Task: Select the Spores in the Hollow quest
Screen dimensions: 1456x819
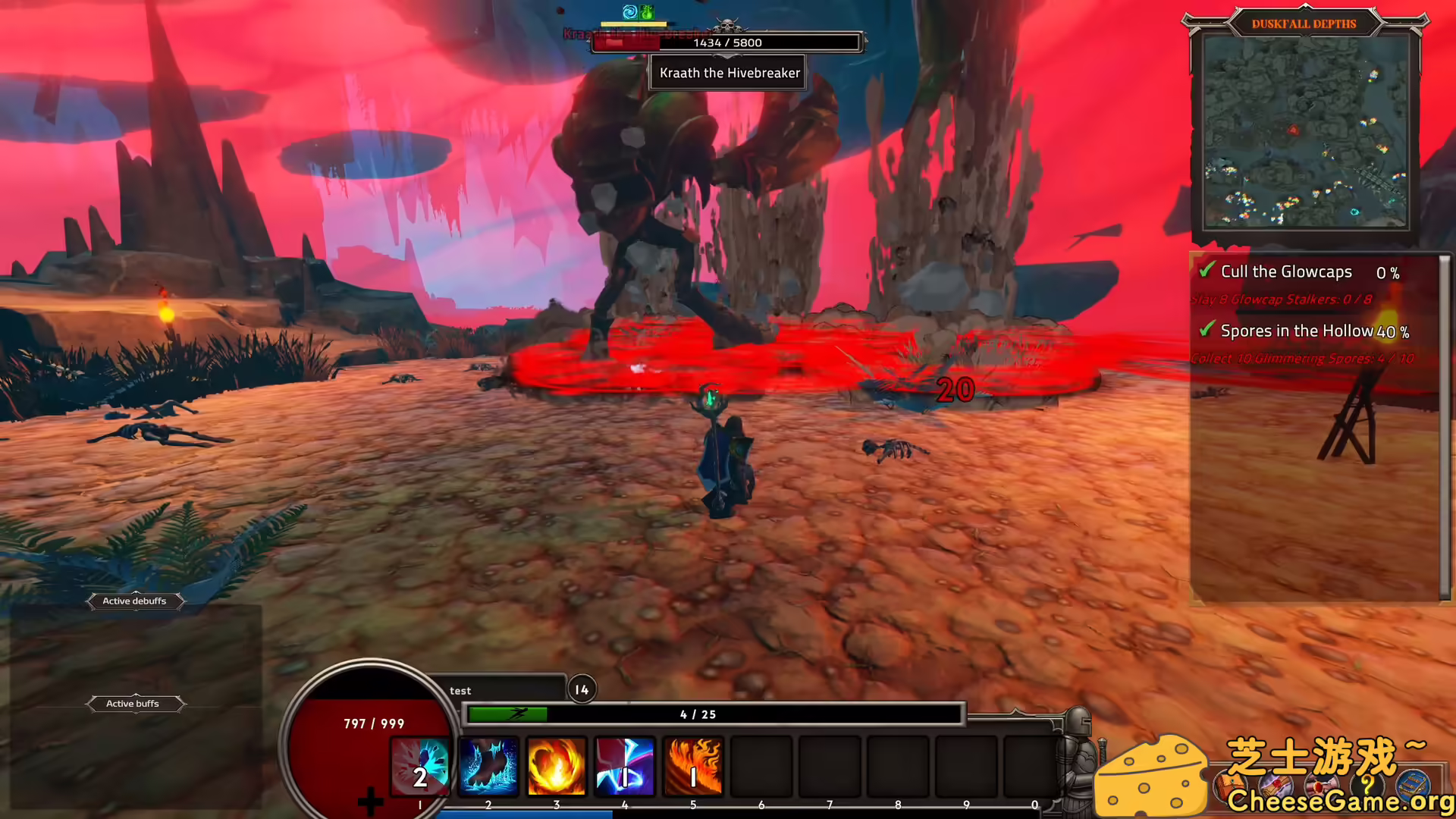Action: [1297, 331]
